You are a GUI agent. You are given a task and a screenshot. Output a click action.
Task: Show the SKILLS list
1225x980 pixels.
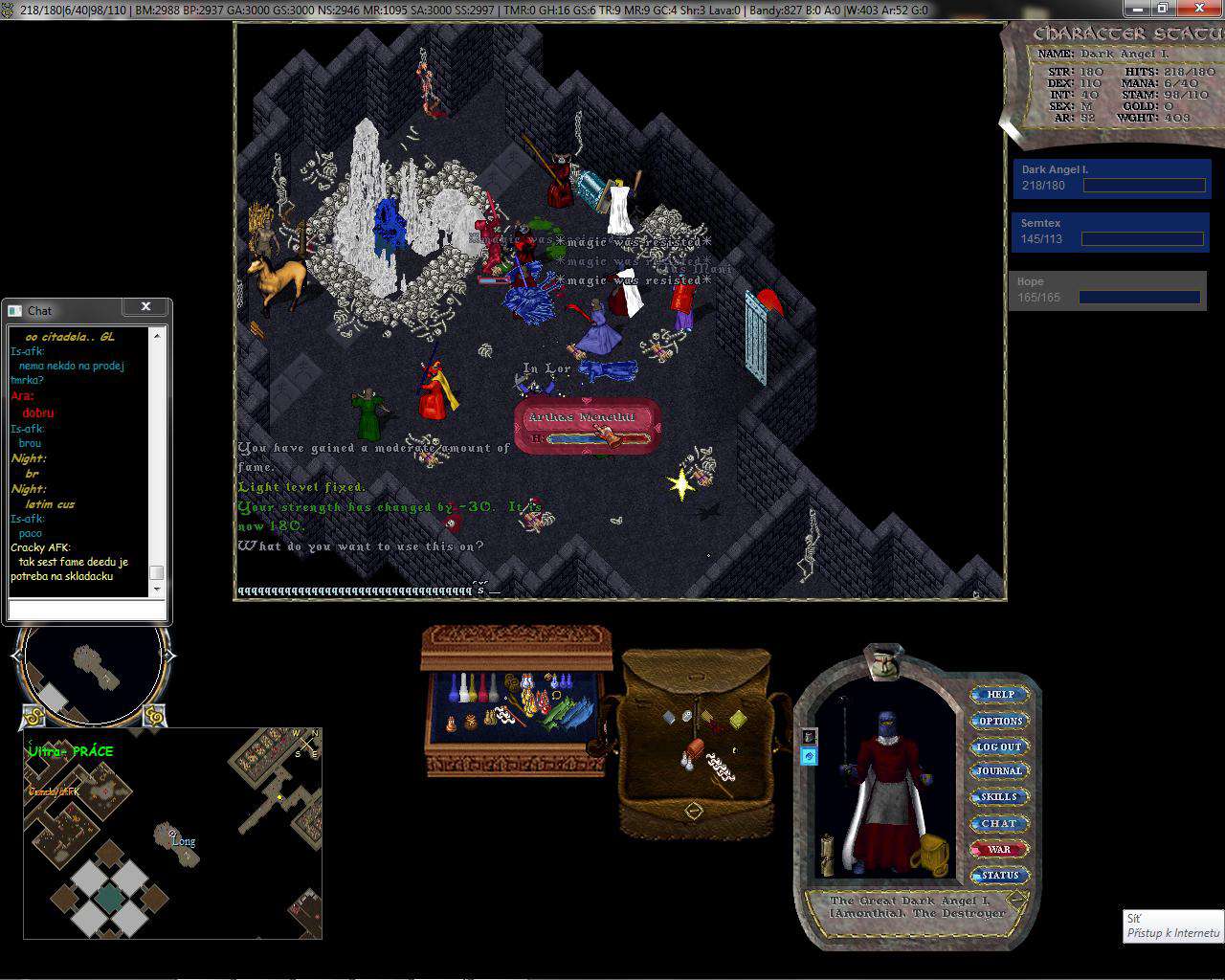pyautogui.click(x=999, y=796)
